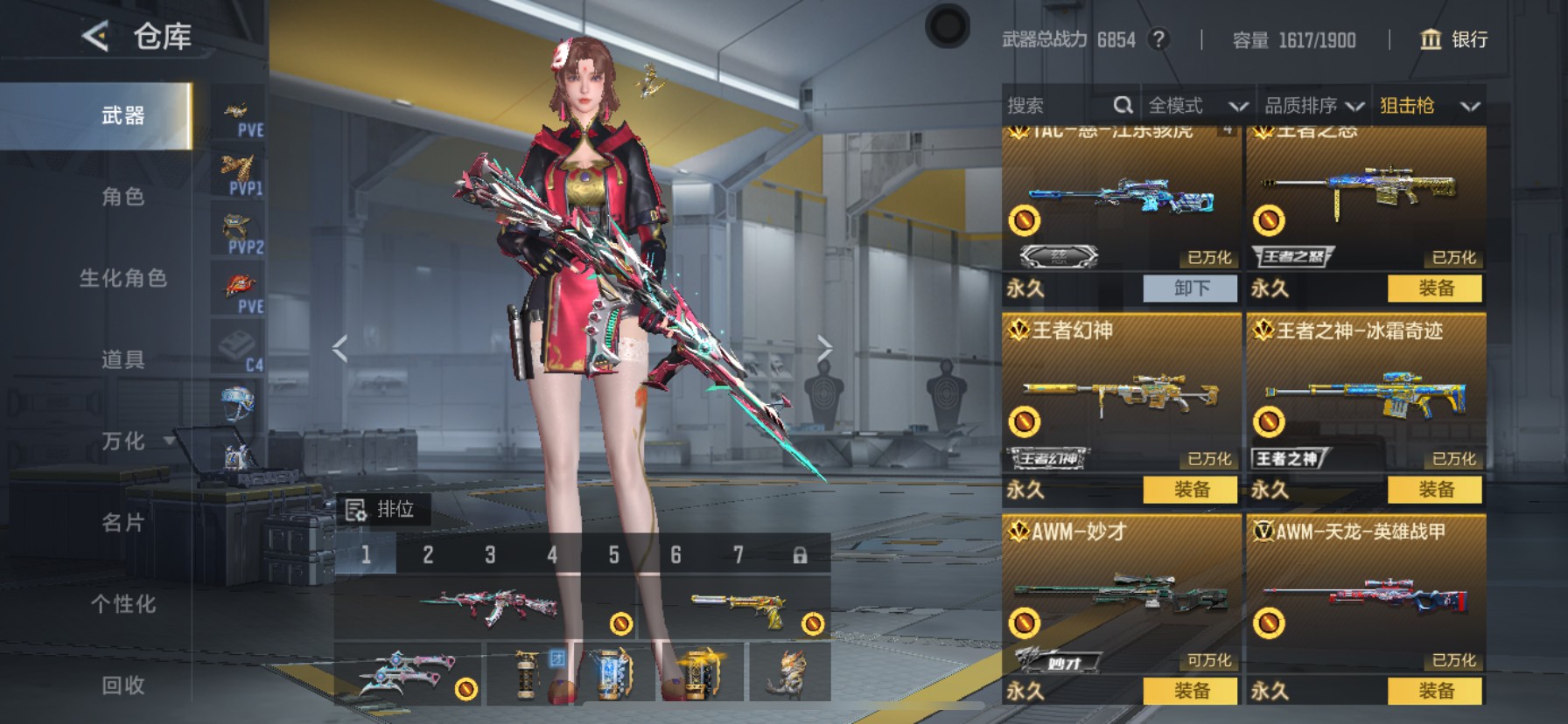This screenshot has width=1568, height=724.
Task: Go to the 回收 recycle tab
Action: (x=123, y=686)
